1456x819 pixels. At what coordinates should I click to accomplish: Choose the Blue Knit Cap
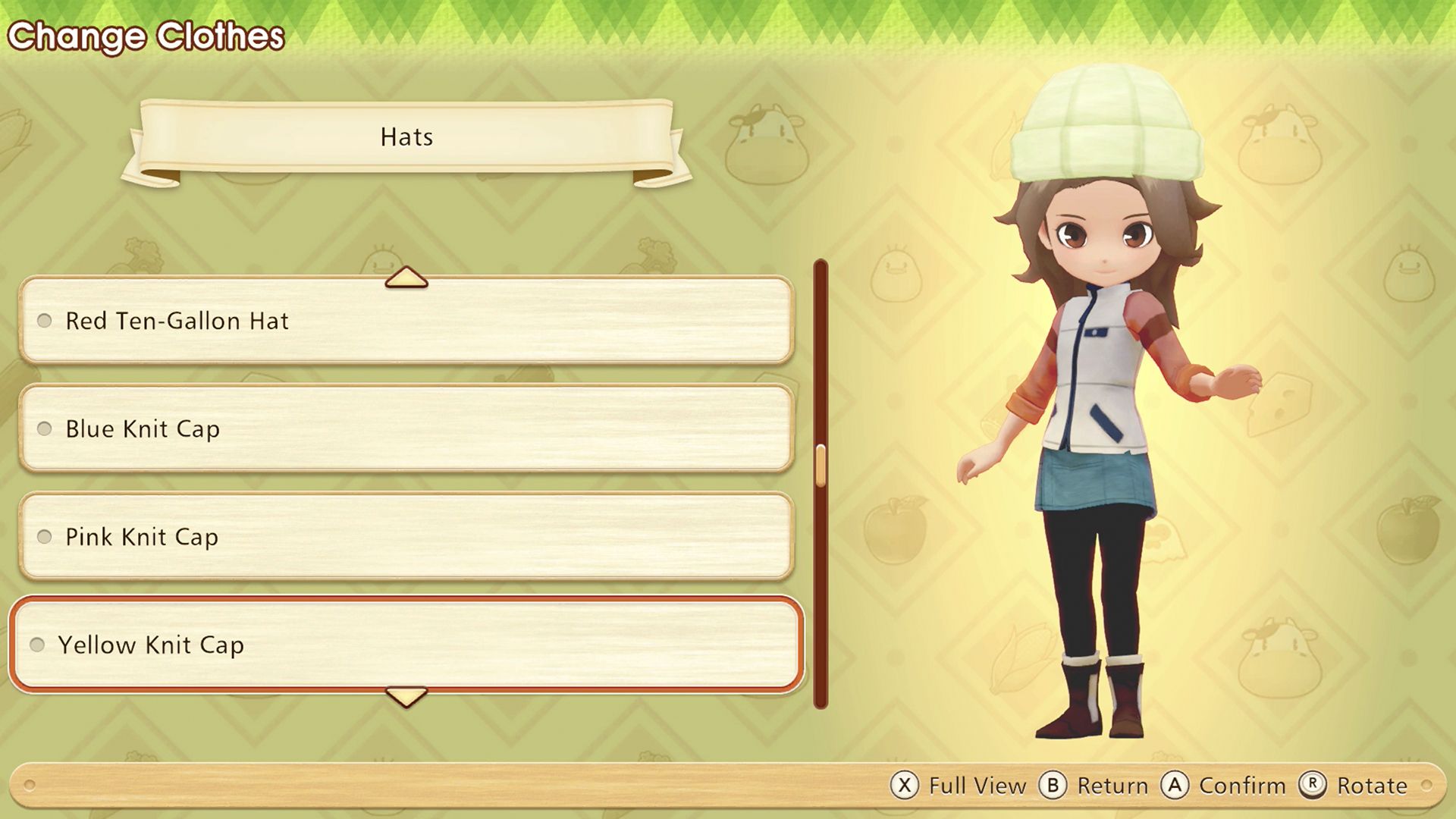point(406,428)
